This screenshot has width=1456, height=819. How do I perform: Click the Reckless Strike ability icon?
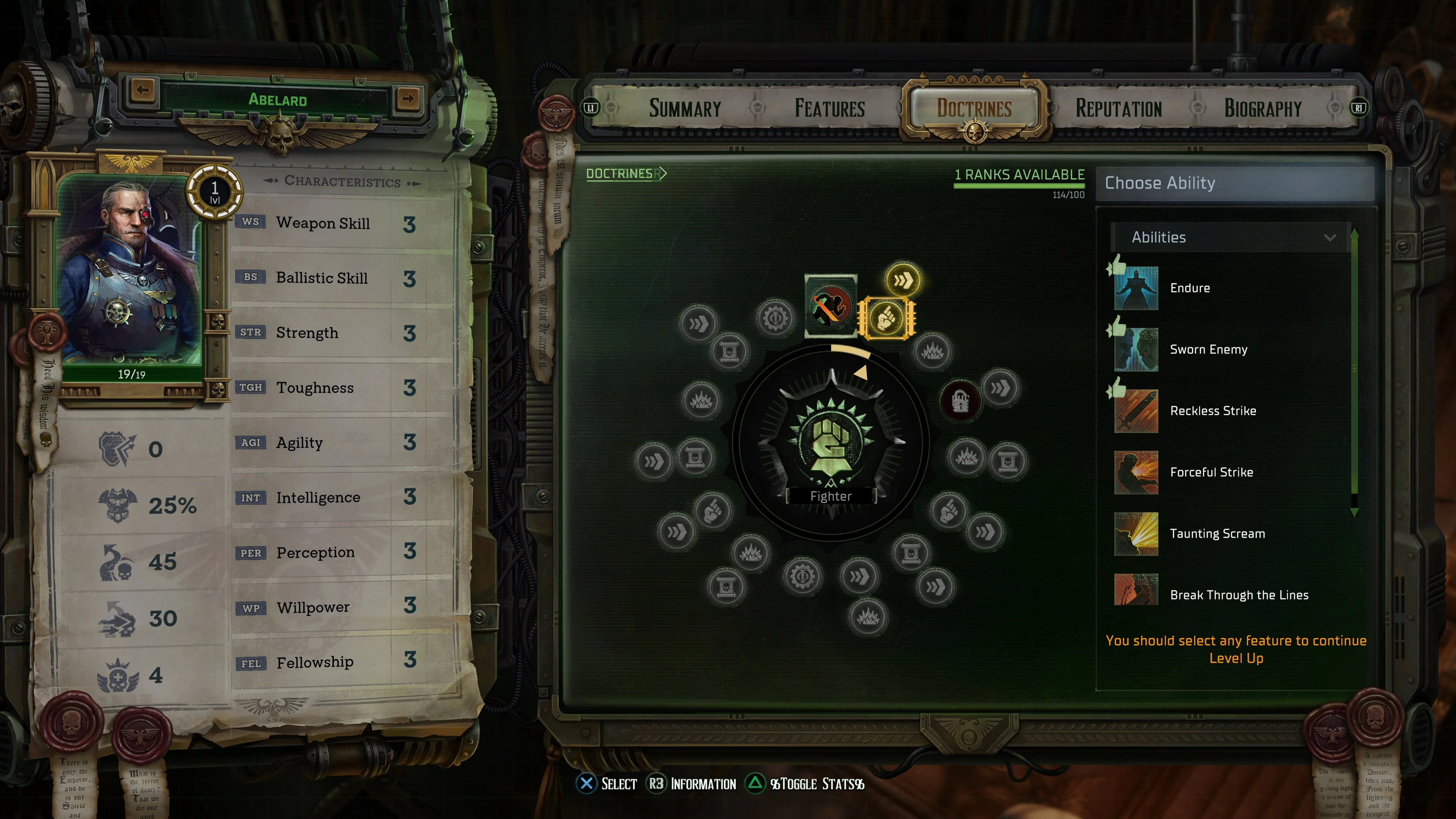coord(1136,411)
